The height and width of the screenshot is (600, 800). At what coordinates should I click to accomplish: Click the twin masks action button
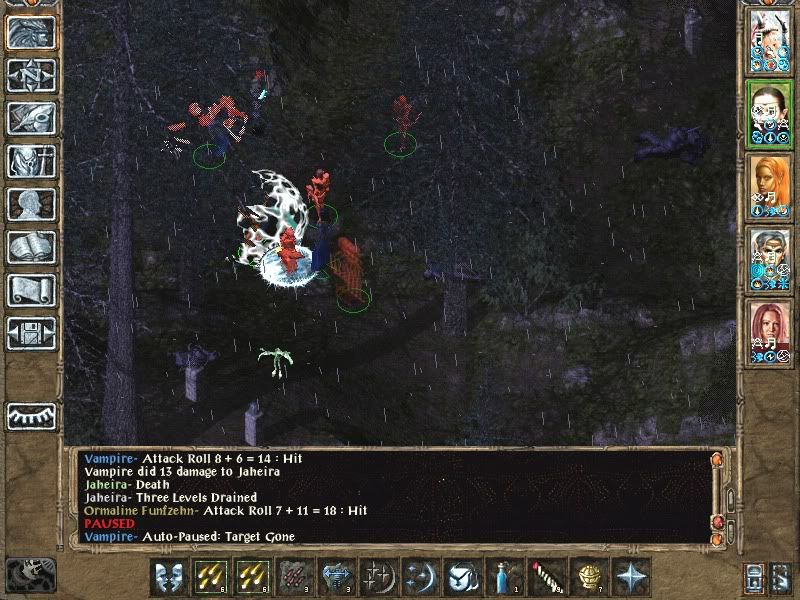168,578
